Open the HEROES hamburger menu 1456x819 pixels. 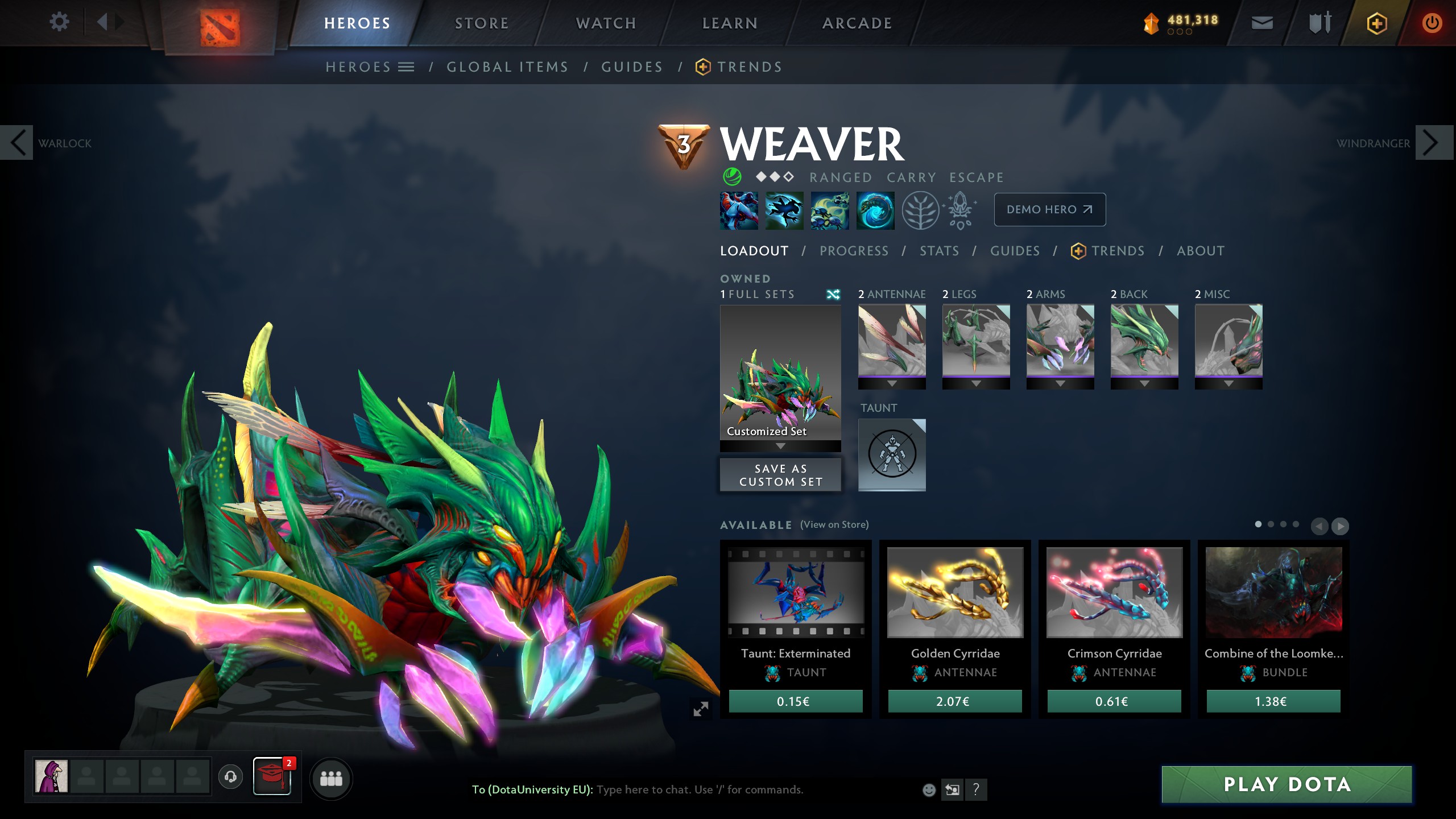[x=406, y=66]
